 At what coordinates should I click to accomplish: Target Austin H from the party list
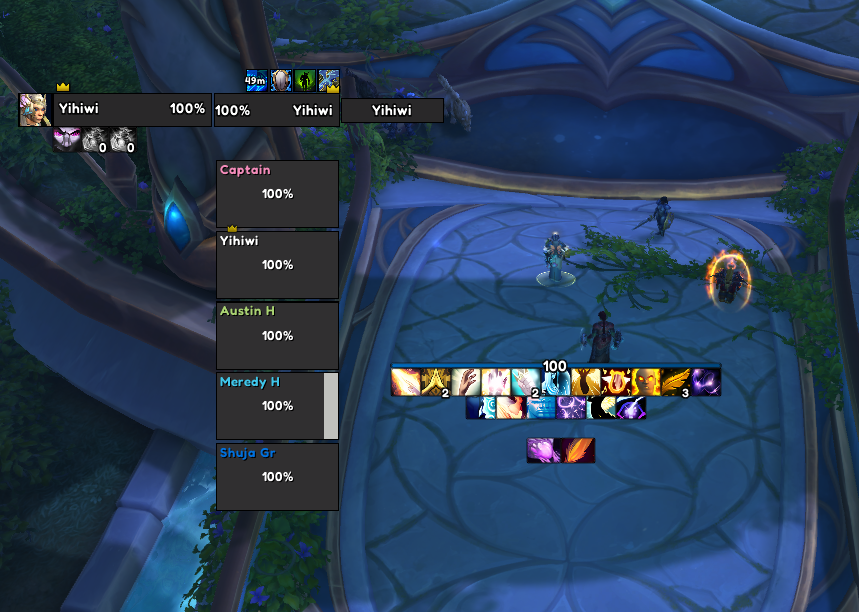click(x=277, y=335)
